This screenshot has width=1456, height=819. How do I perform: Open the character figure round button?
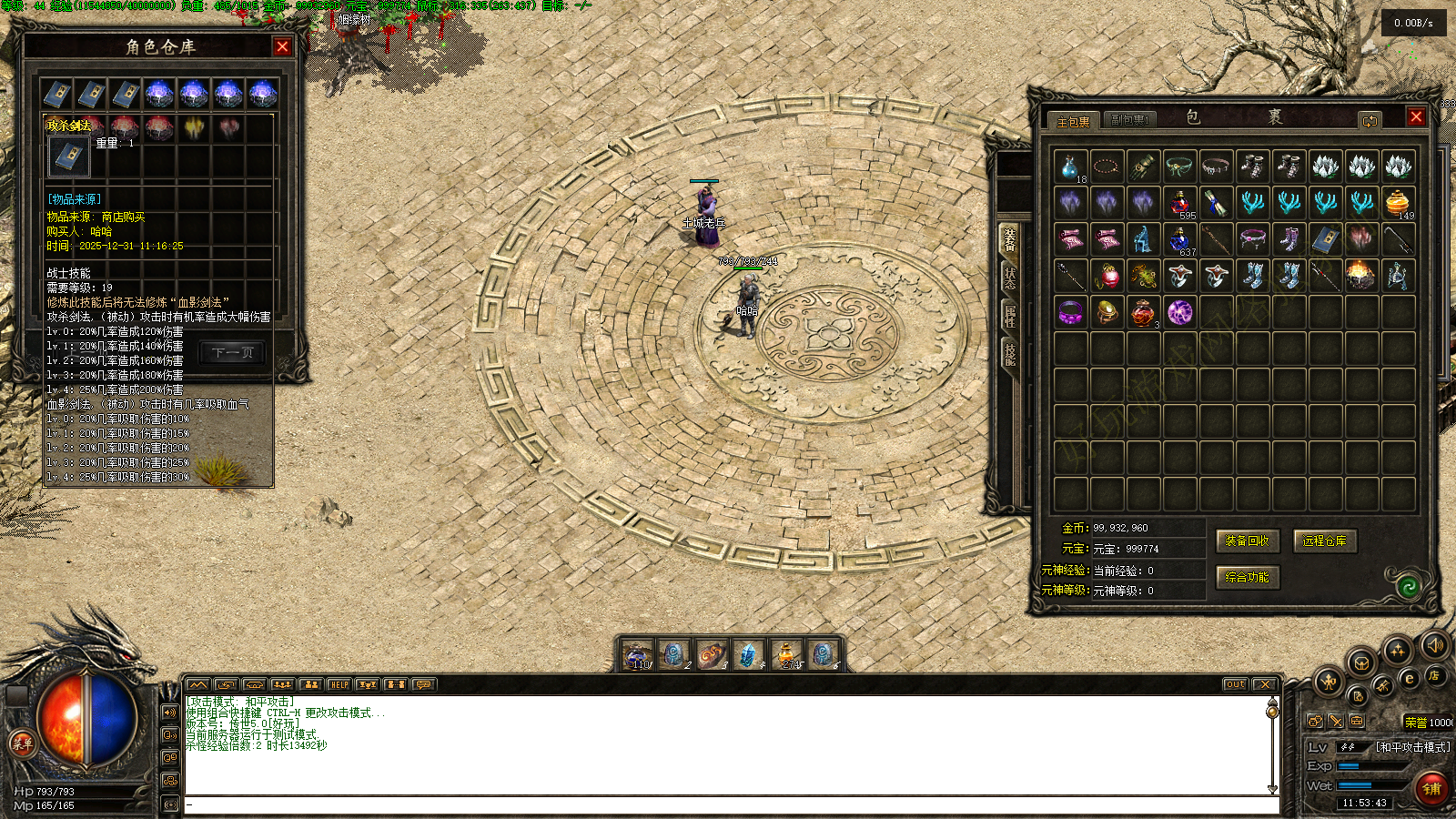[1328, 680]
